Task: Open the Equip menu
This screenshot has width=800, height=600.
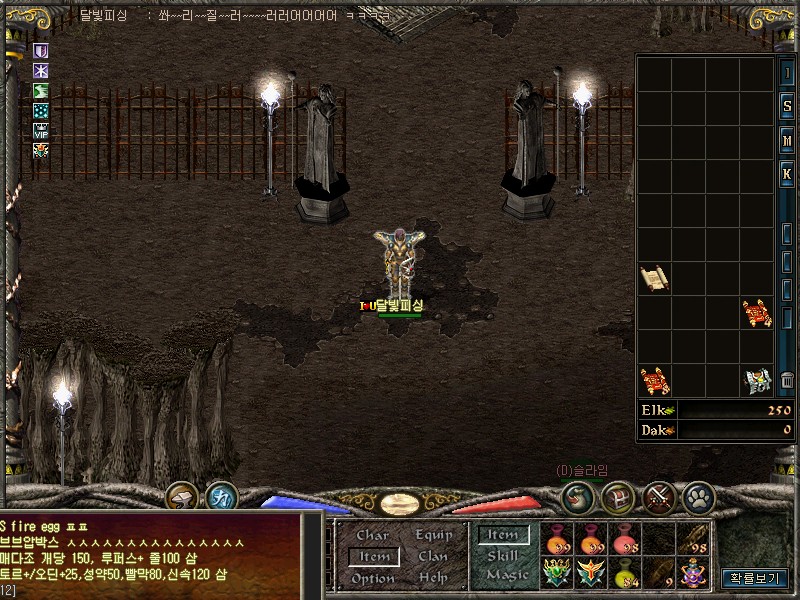Action: point(434,535)
